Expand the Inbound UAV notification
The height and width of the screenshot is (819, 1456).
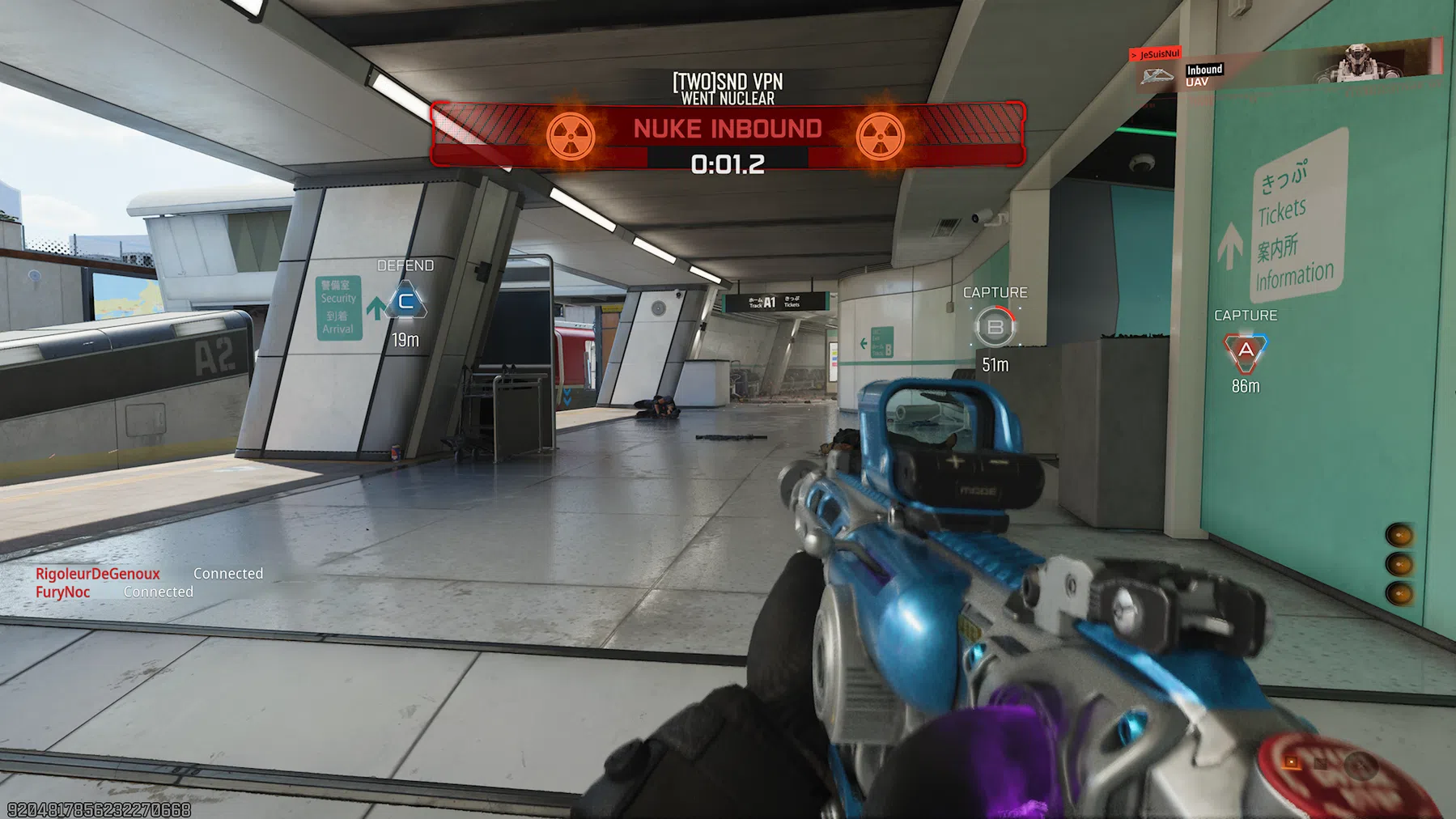tap(1203, 74)
